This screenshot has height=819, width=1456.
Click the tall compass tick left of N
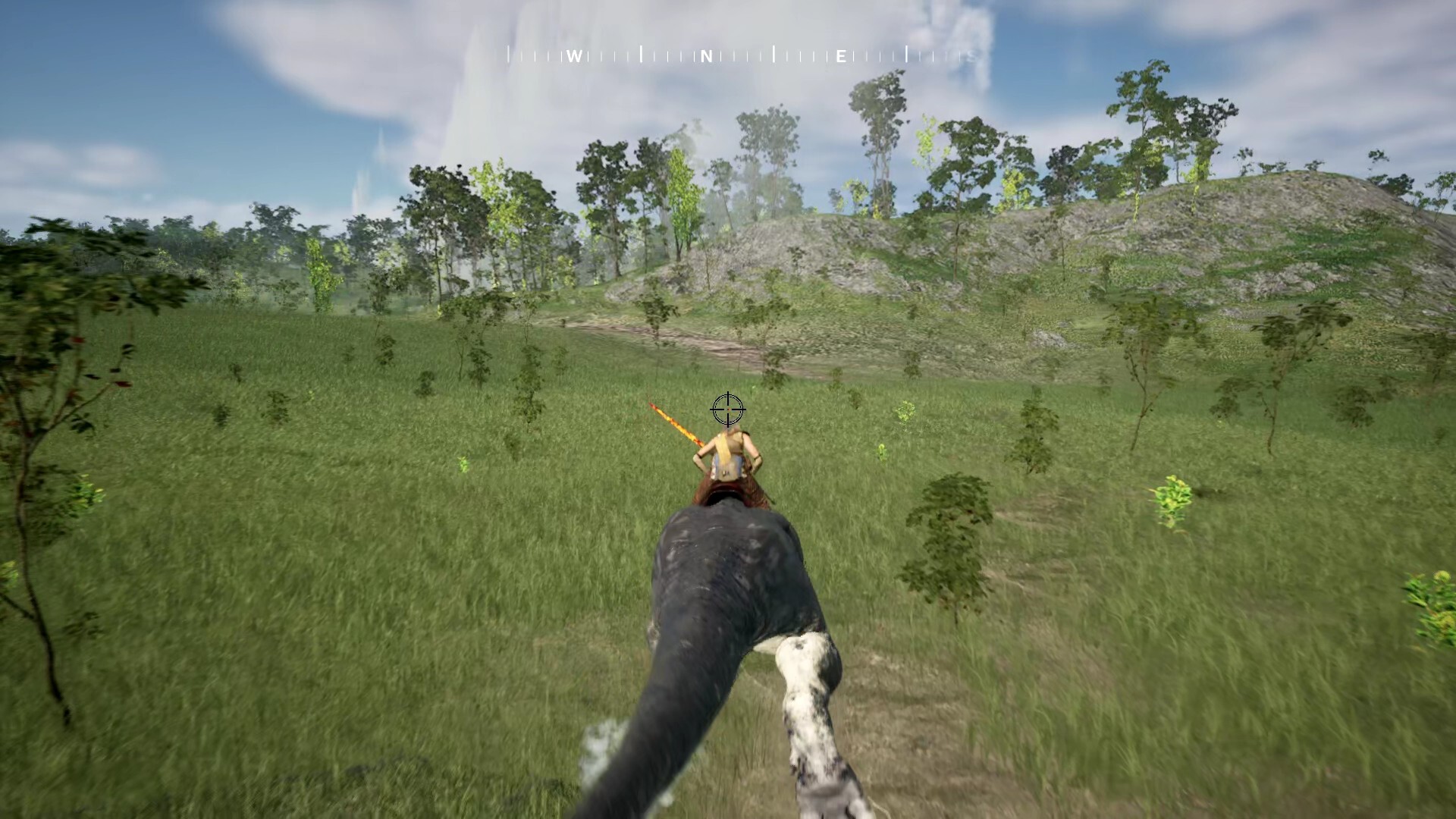[x=642, y=54]
